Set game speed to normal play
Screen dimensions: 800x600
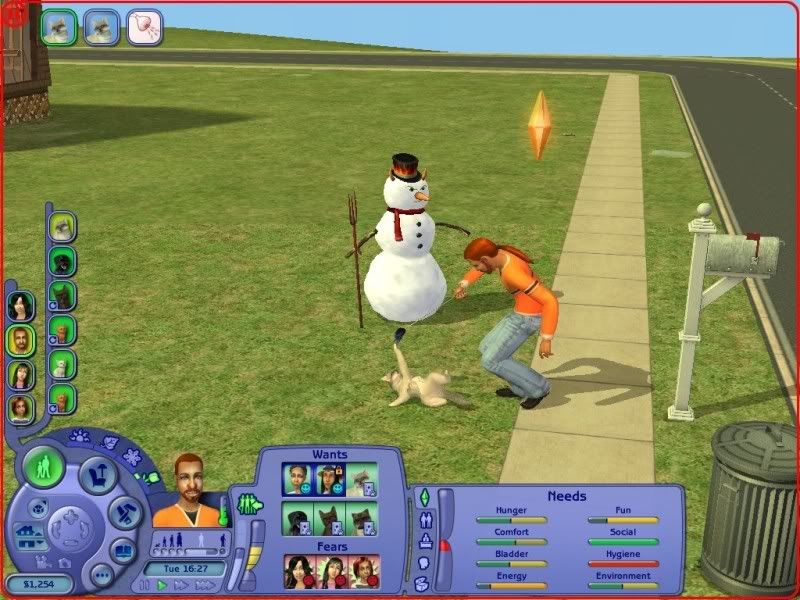point(160,584)
